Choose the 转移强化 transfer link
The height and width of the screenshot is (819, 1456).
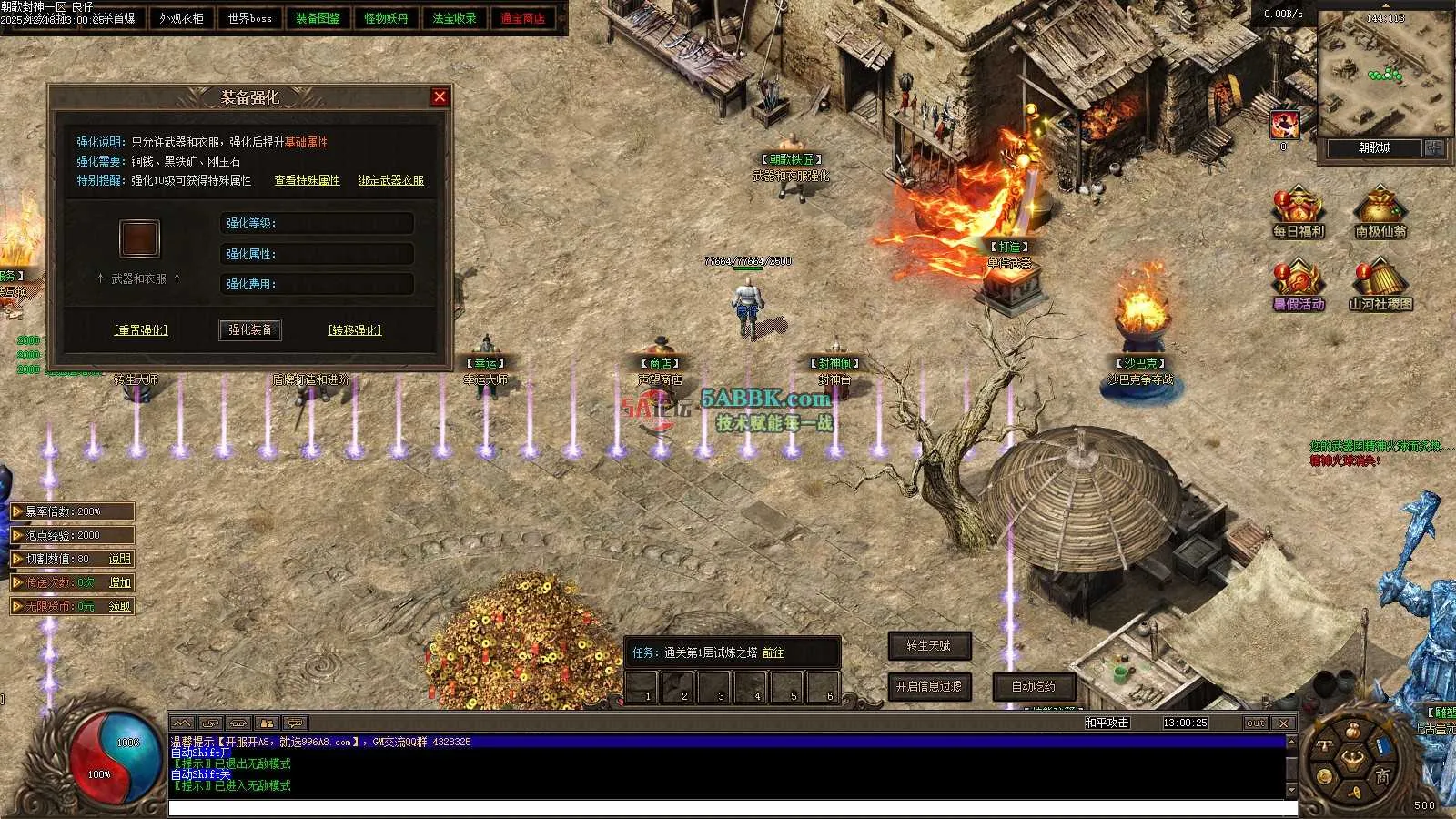click(355, 330)
